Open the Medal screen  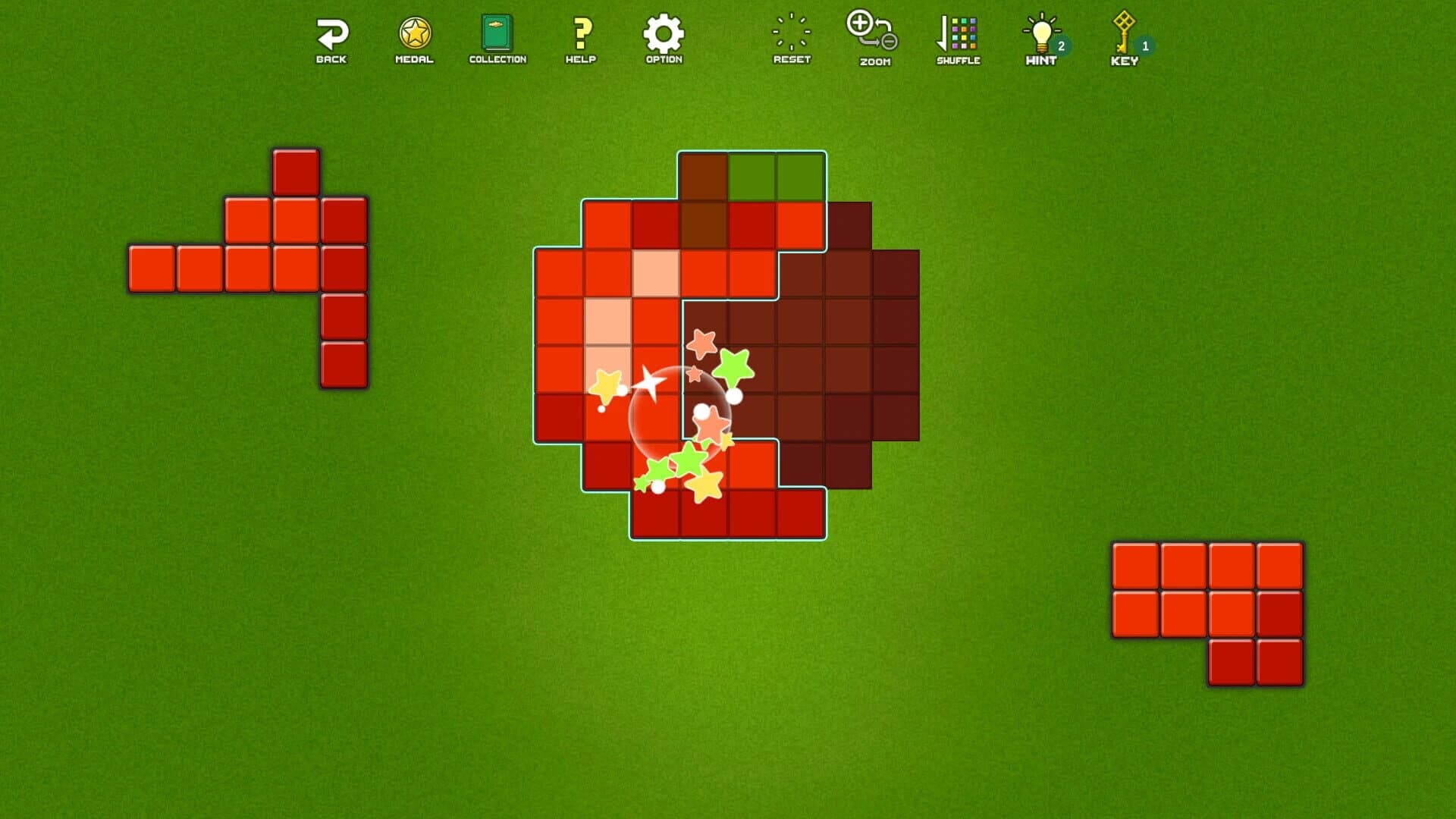point(414,32)
